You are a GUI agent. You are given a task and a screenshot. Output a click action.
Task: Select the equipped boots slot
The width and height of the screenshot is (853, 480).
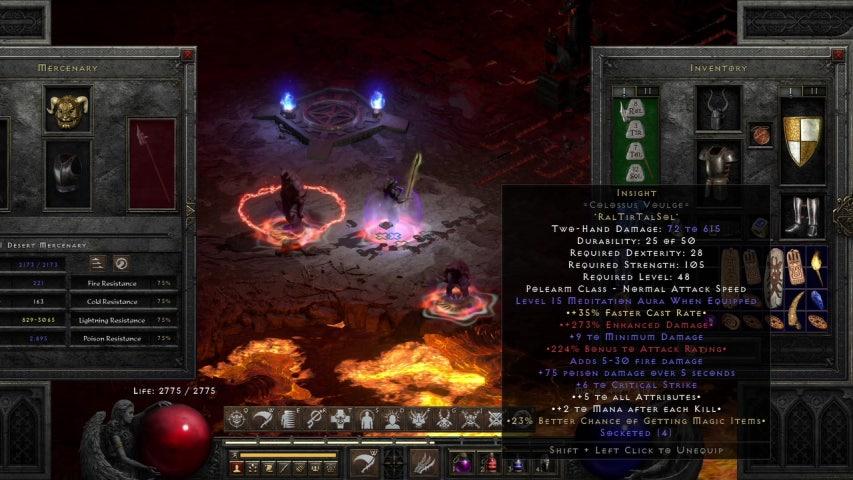(802, 215)
